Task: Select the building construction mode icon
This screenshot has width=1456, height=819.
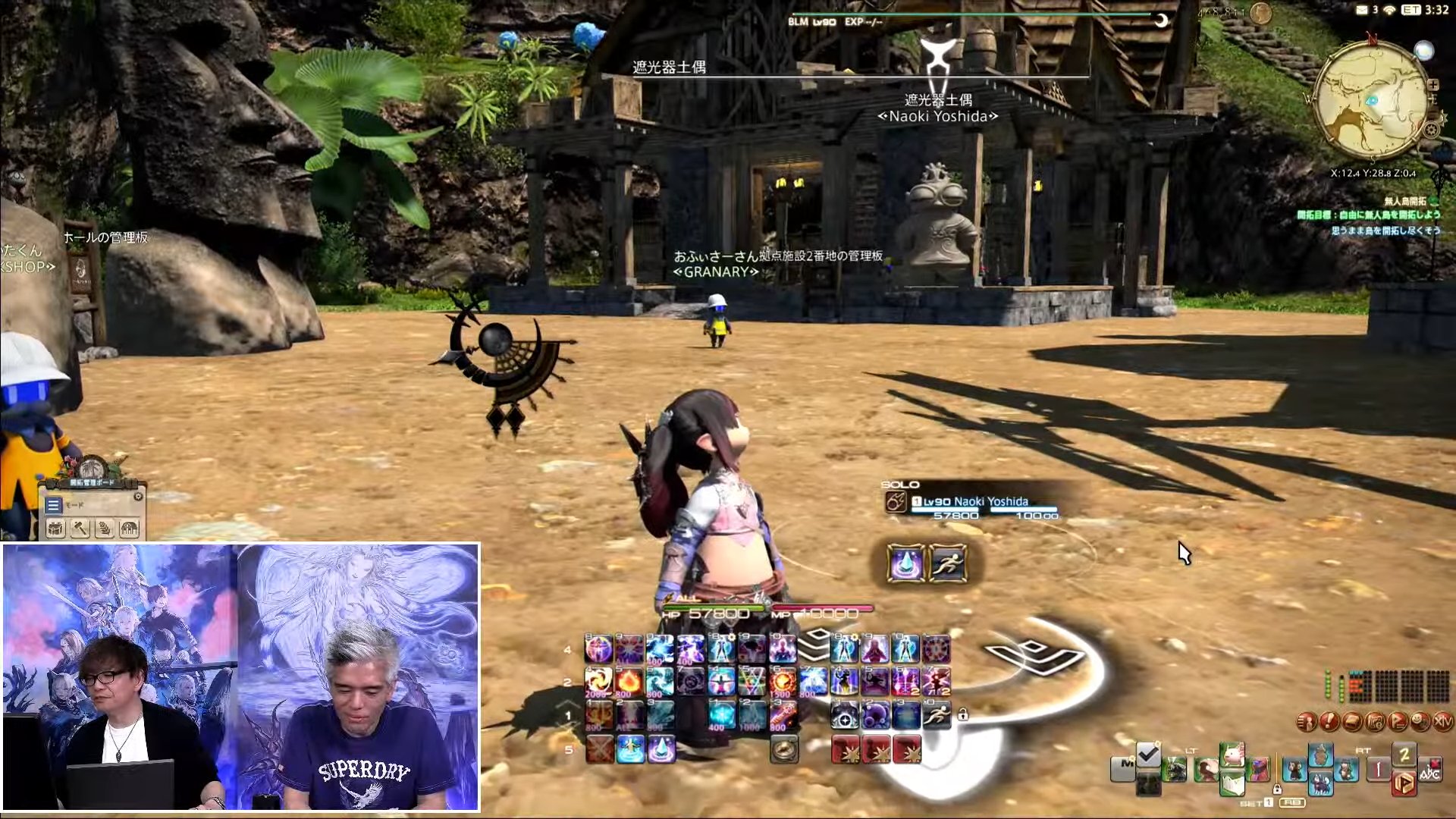Action: point(129,529)
